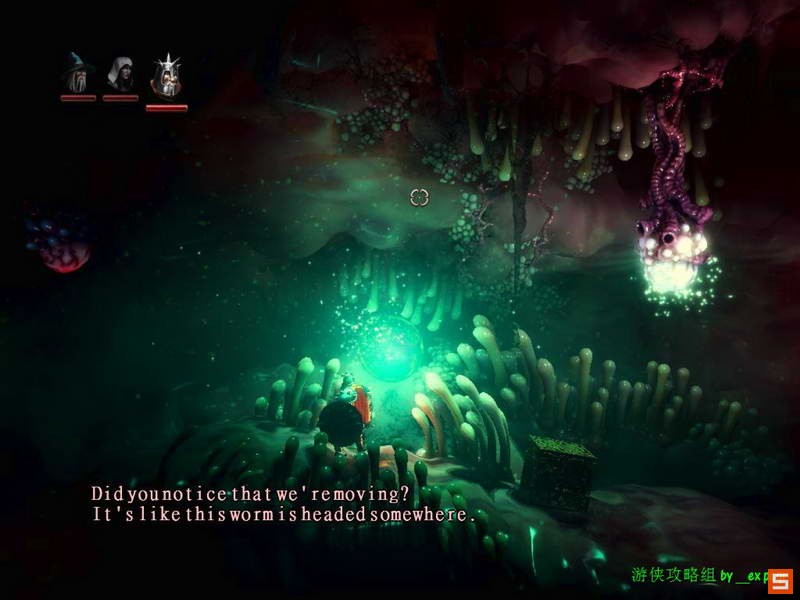Choose the helmeted knight portrait
The width and height of the screenshot is (800, 600).
click(x=166, y=74)
